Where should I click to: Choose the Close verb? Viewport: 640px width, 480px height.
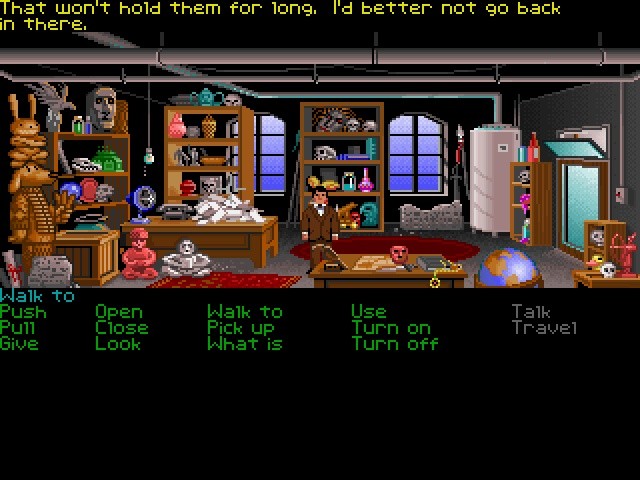[x=121, y=328]
